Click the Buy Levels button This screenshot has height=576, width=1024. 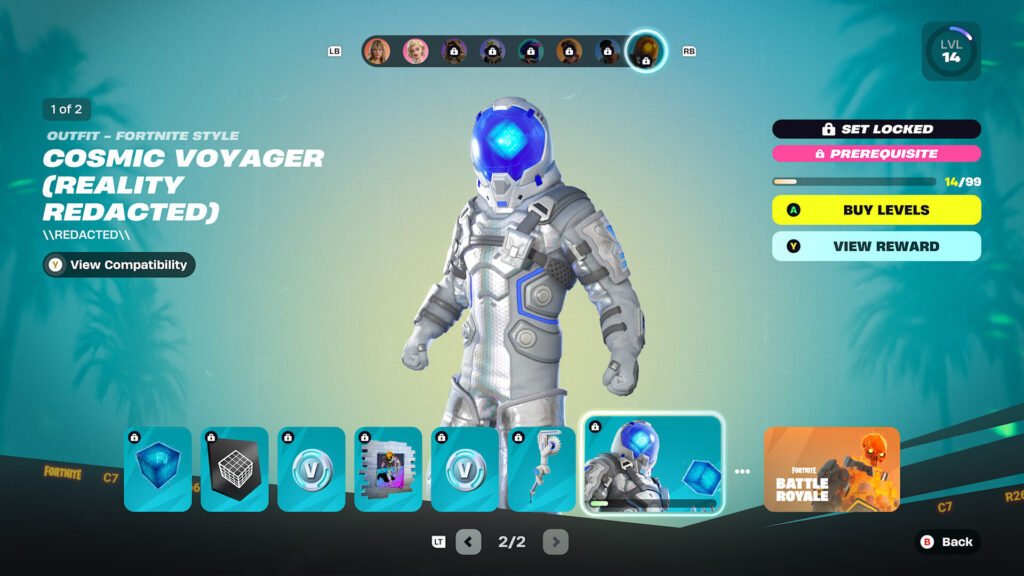tap(876, 210)
